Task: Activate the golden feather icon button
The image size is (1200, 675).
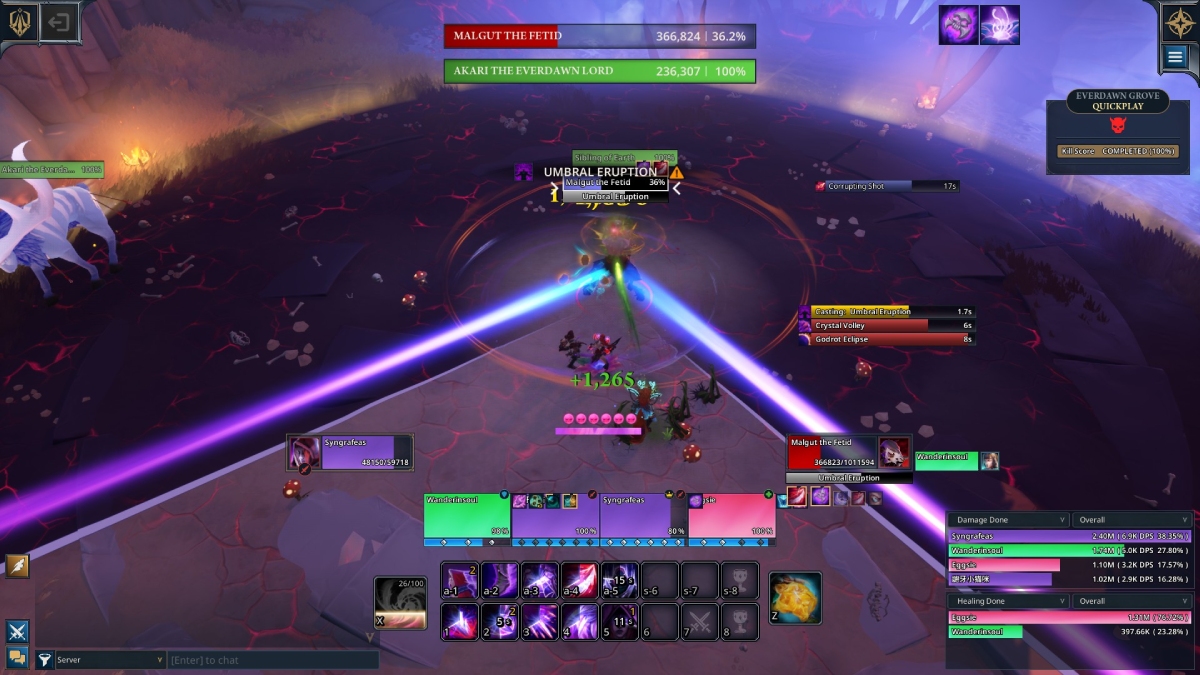Action: point(17,566)
